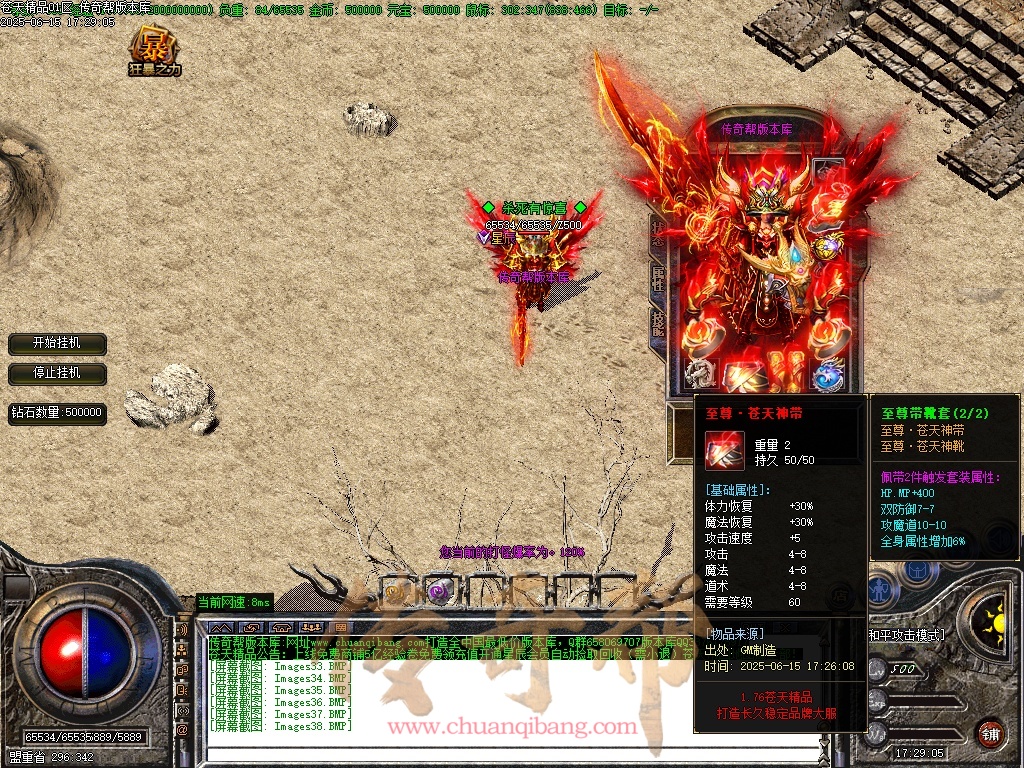This screenshot has height=768, width=1024.
Task: Click the @ chat filter button
Action: 182,730
